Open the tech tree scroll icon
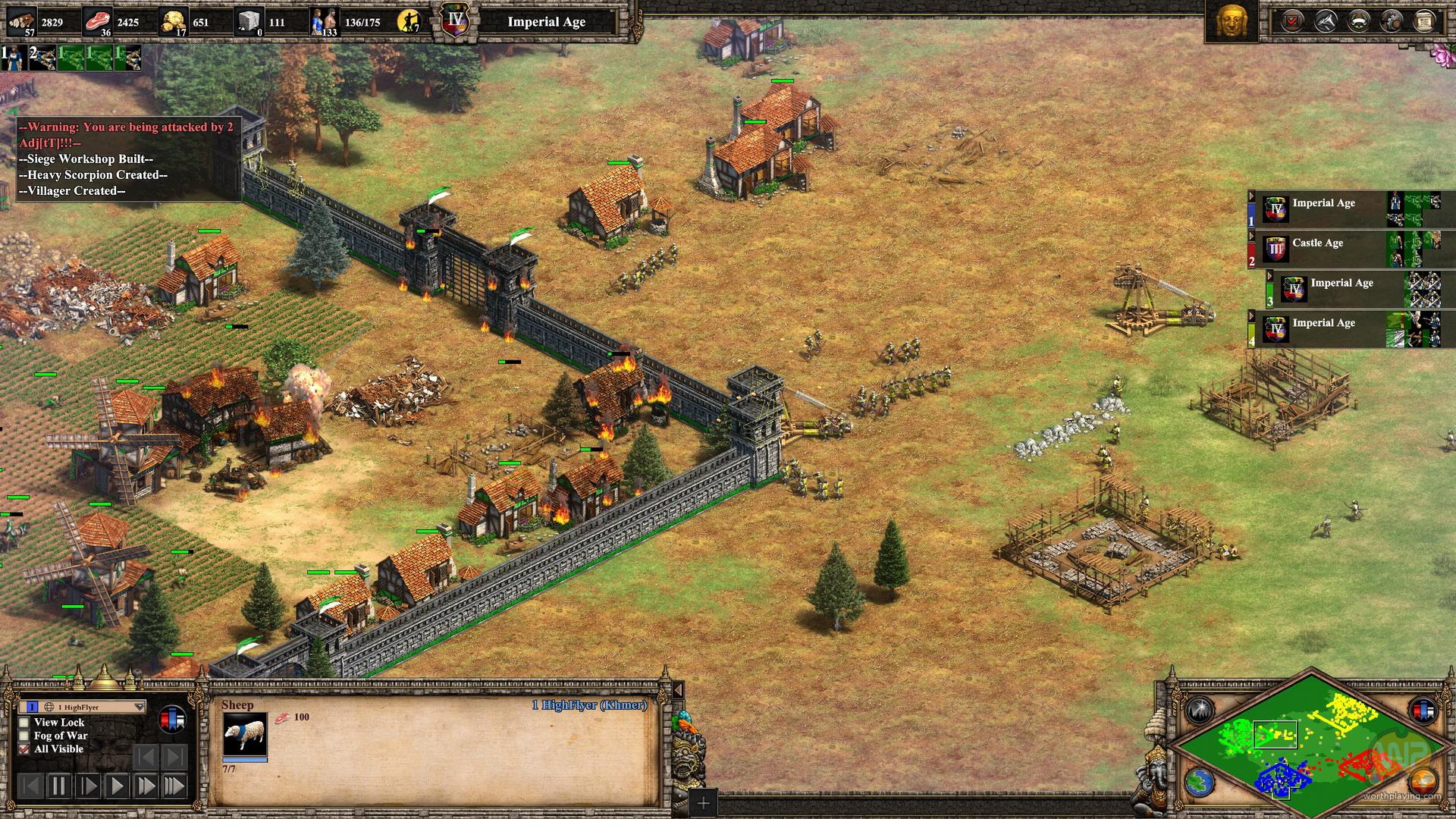1456x819 pixels. (1424, 21)
